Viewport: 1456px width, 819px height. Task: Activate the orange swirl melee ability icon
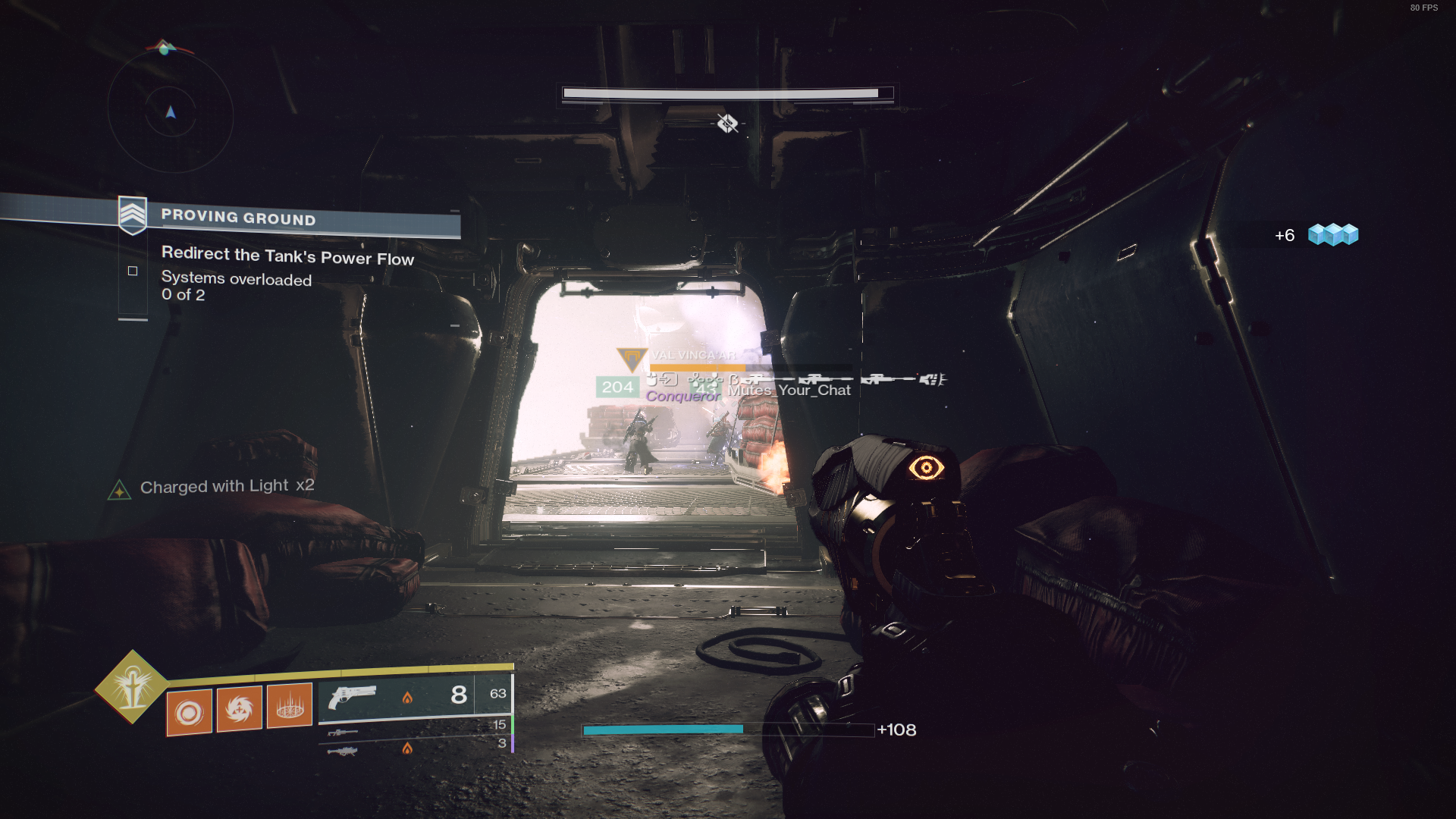coord(239,709)
